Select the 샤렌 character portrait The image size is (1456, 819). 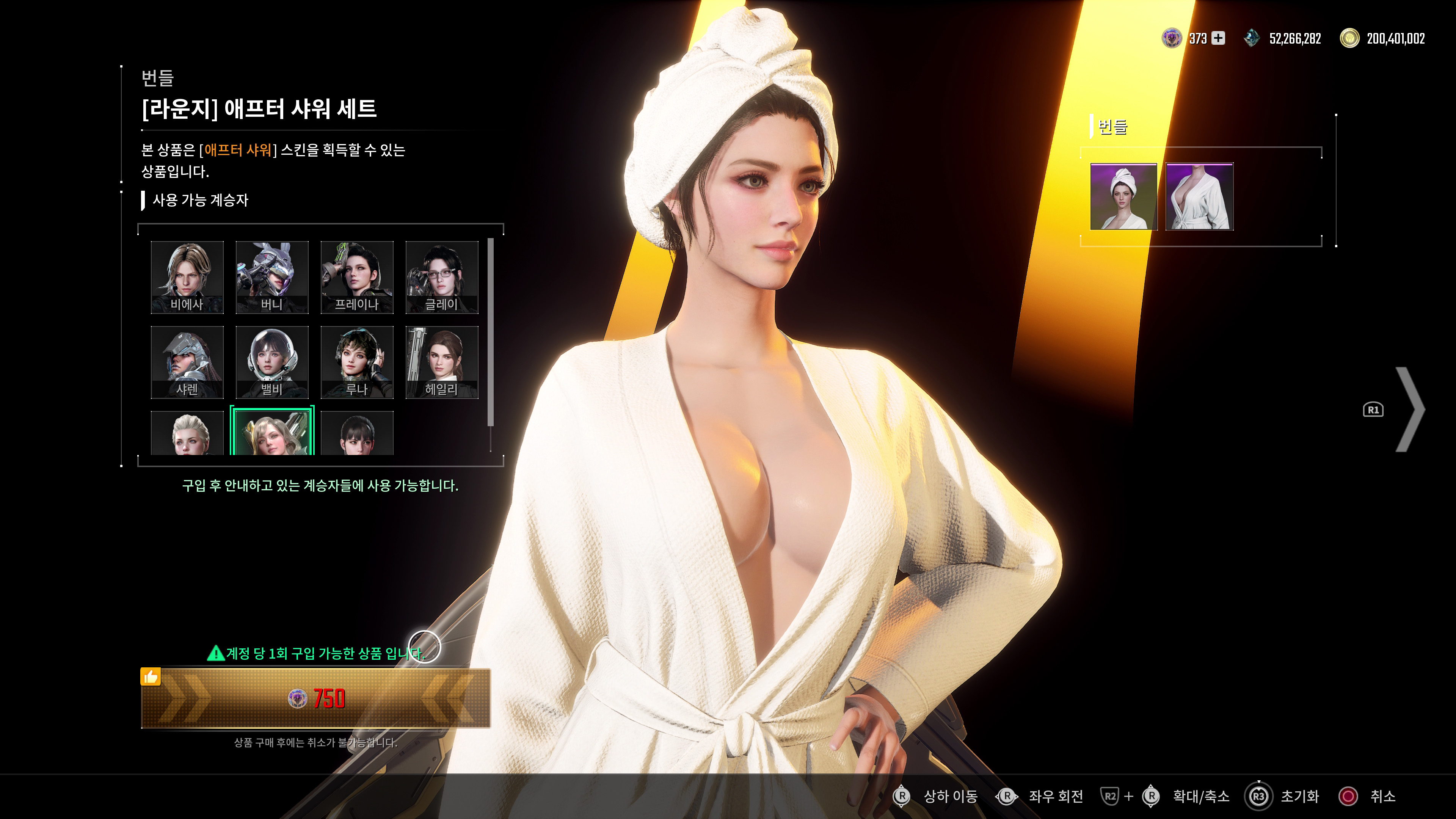(187, 361)
